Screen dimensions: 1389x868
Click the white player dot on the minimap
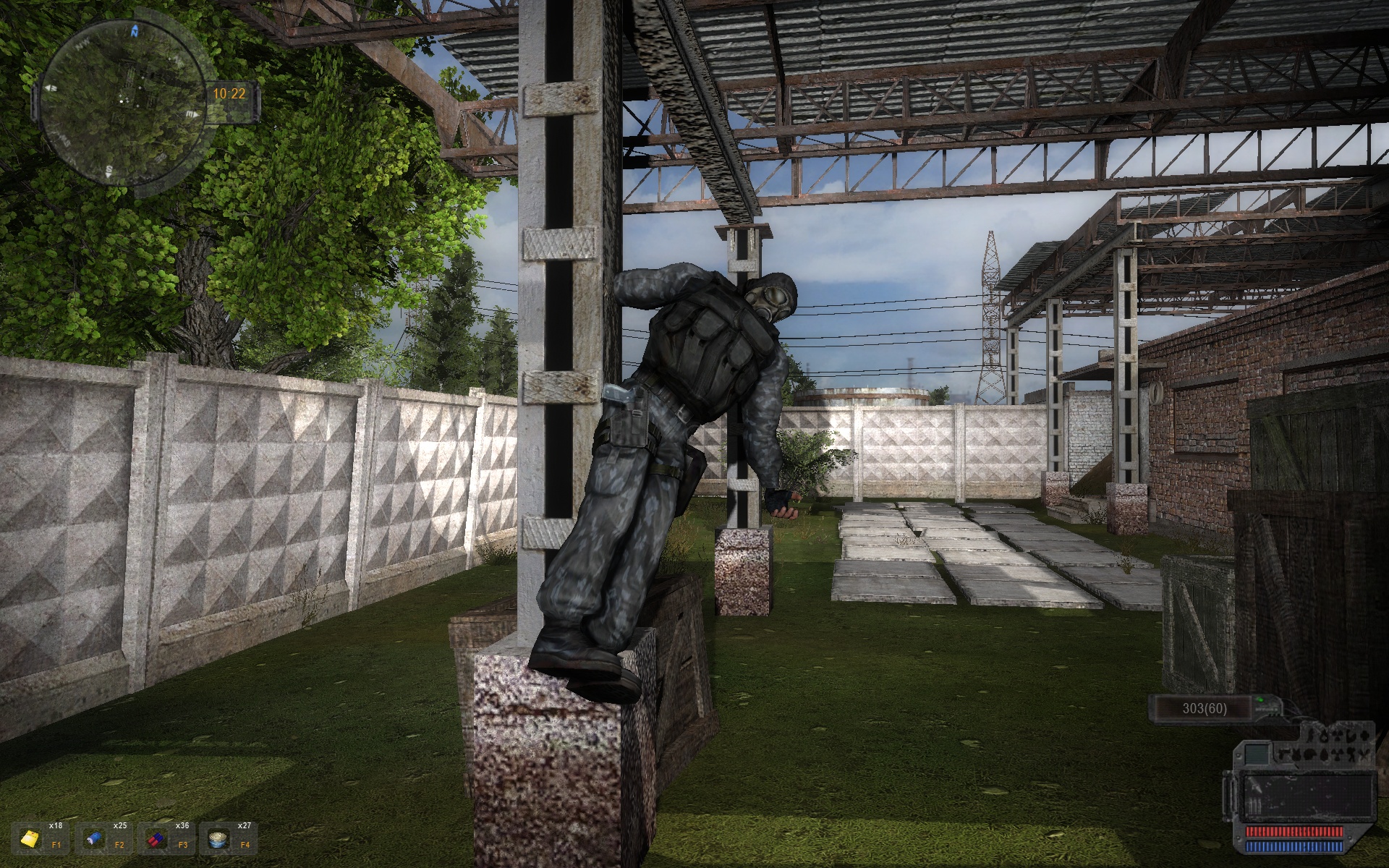(121, 101)
